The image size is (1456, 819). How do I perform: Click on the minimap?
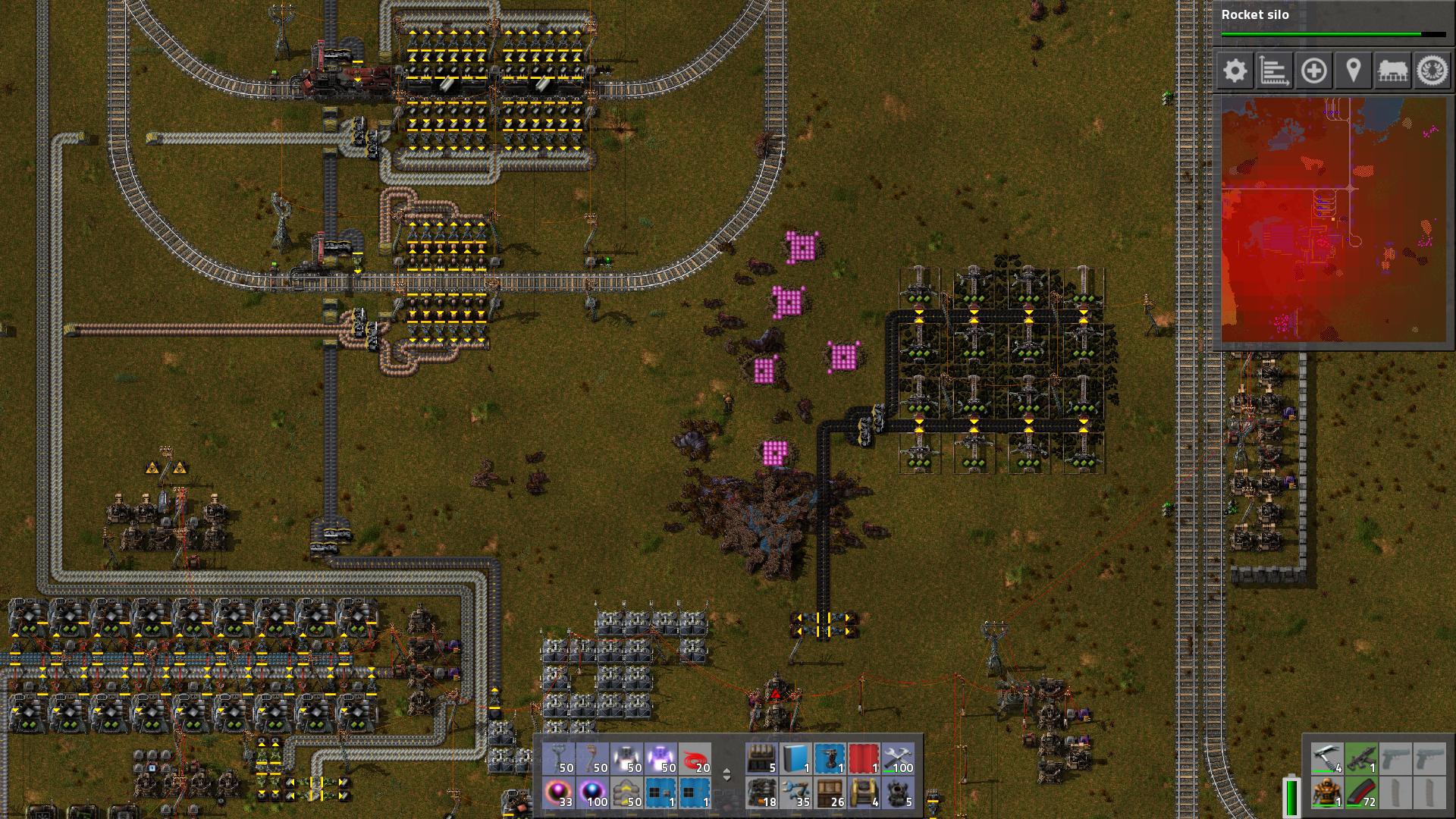coord(1333,220)
